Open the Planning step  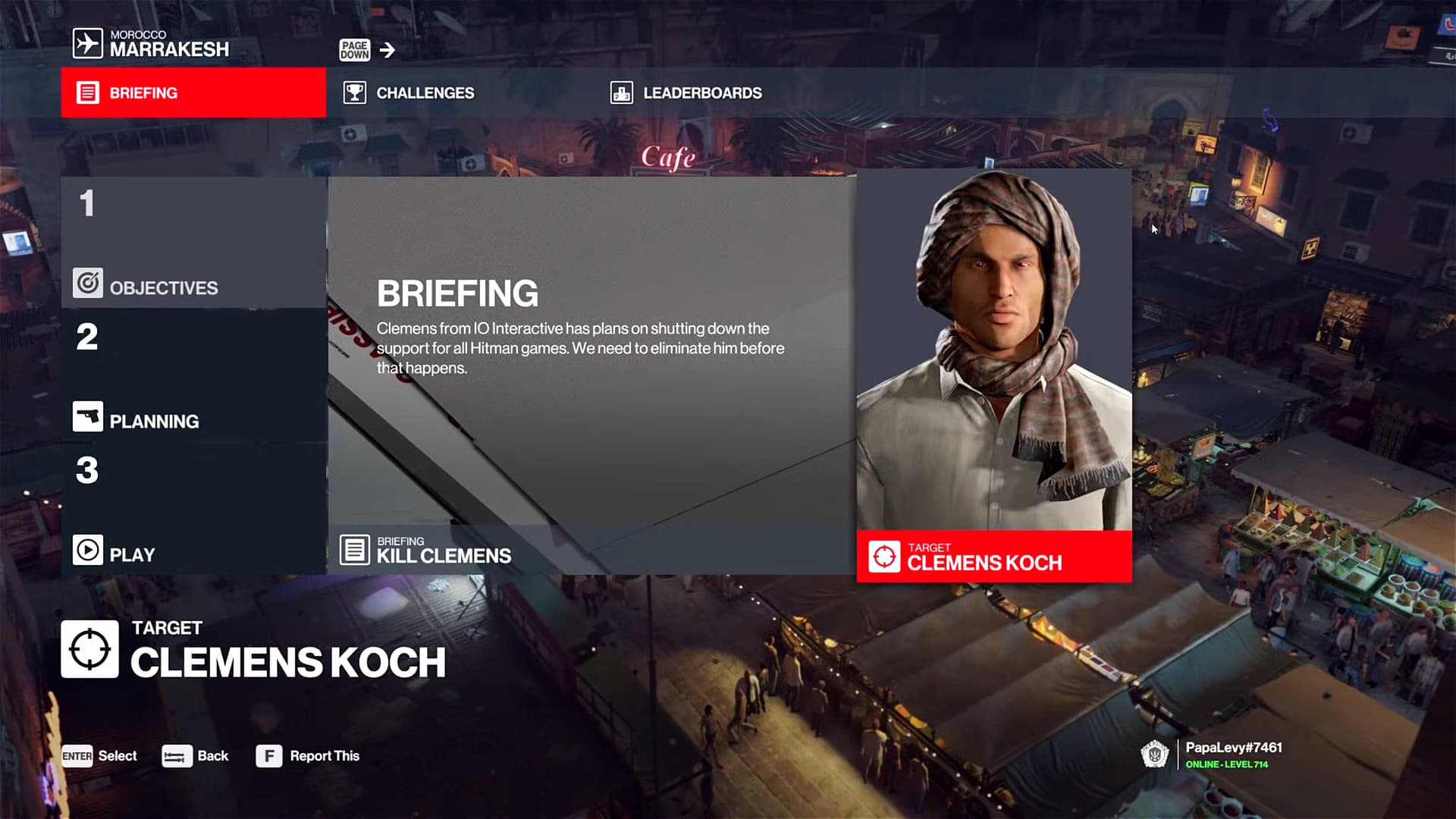click(x=193, y=375)
